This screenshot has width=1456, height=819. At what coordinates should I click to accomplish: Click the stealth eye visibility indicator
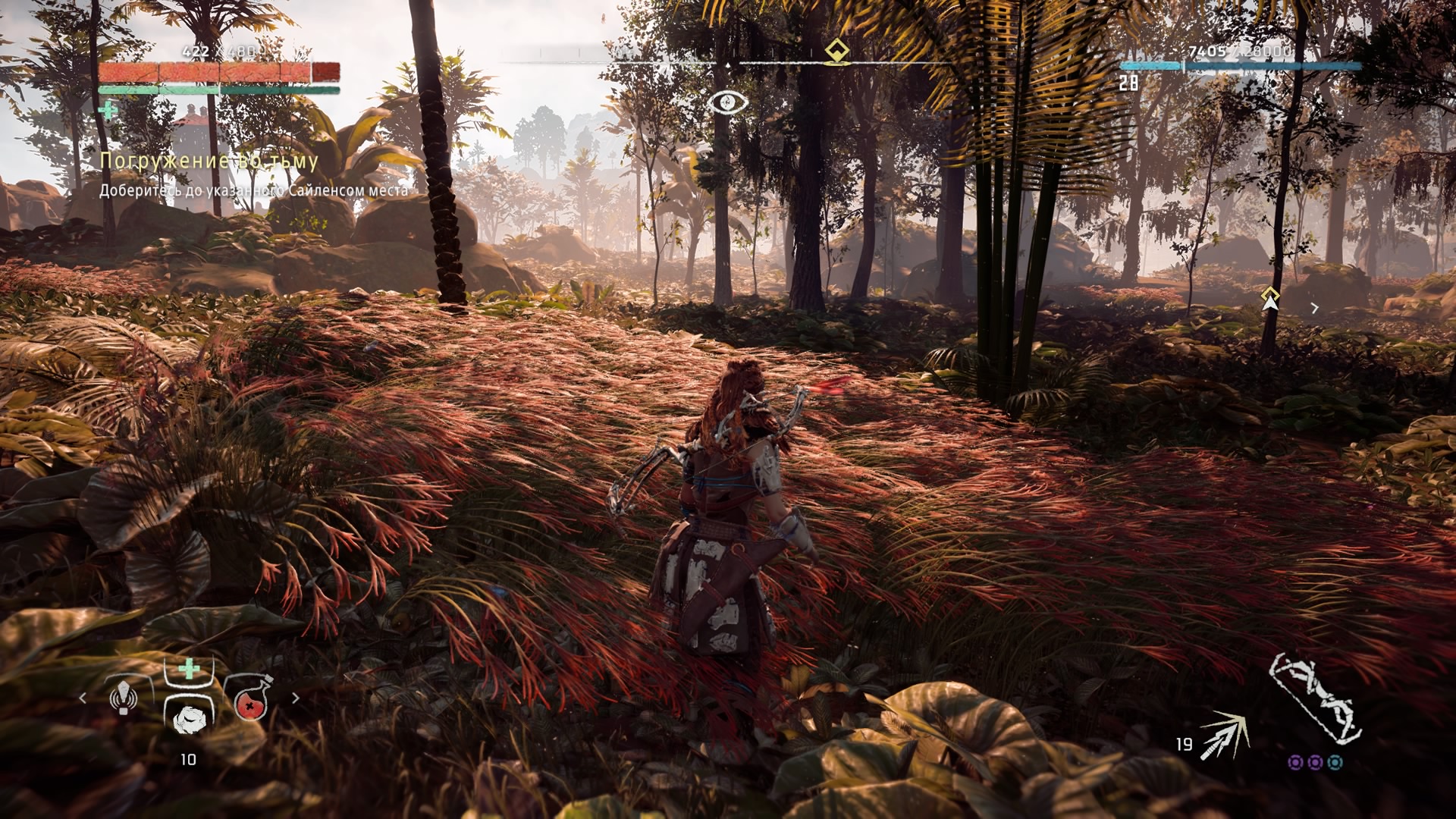728,102
